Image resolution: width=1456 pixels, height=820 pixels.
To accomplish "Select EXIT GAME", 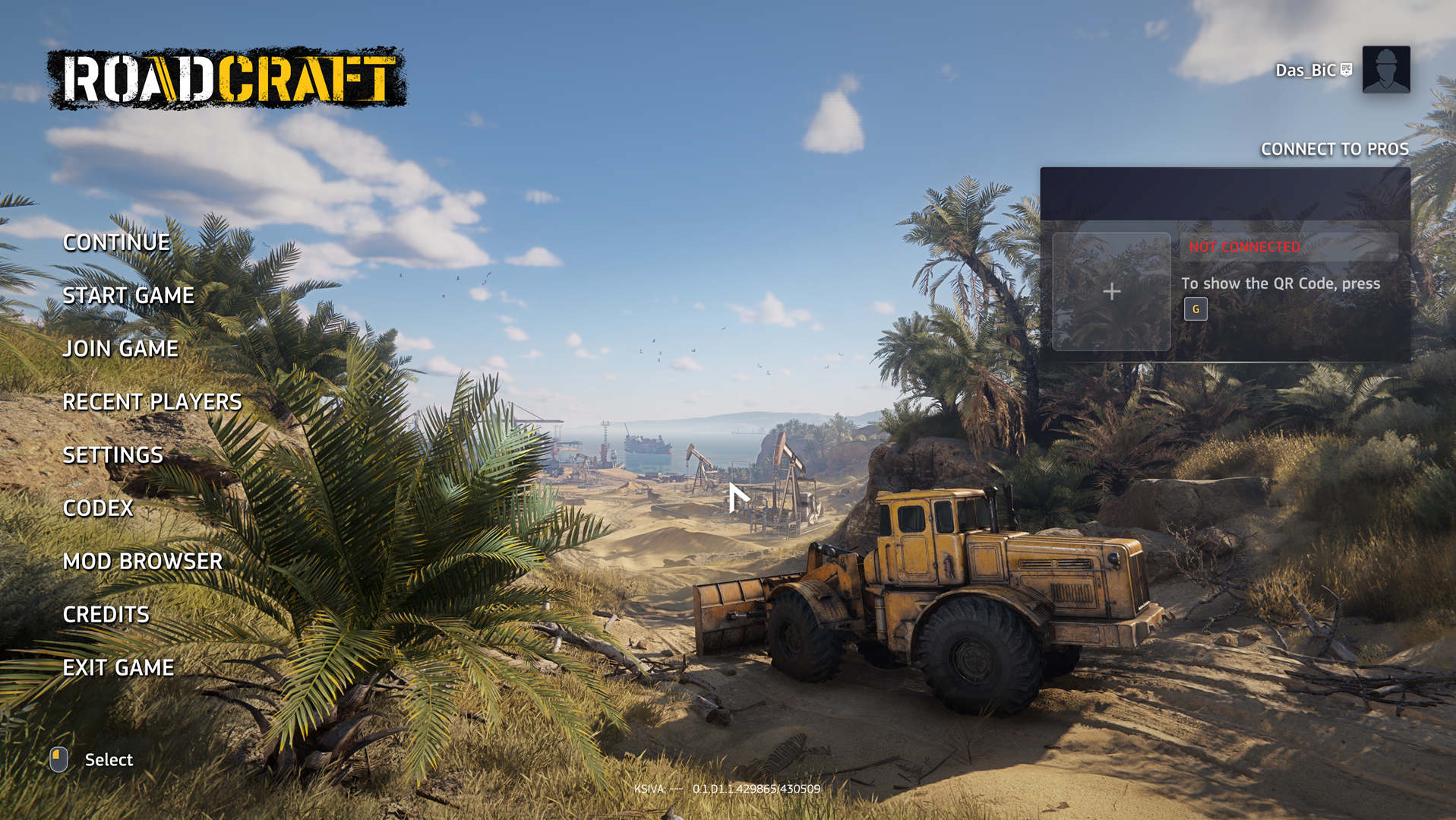I will [118, 667].
